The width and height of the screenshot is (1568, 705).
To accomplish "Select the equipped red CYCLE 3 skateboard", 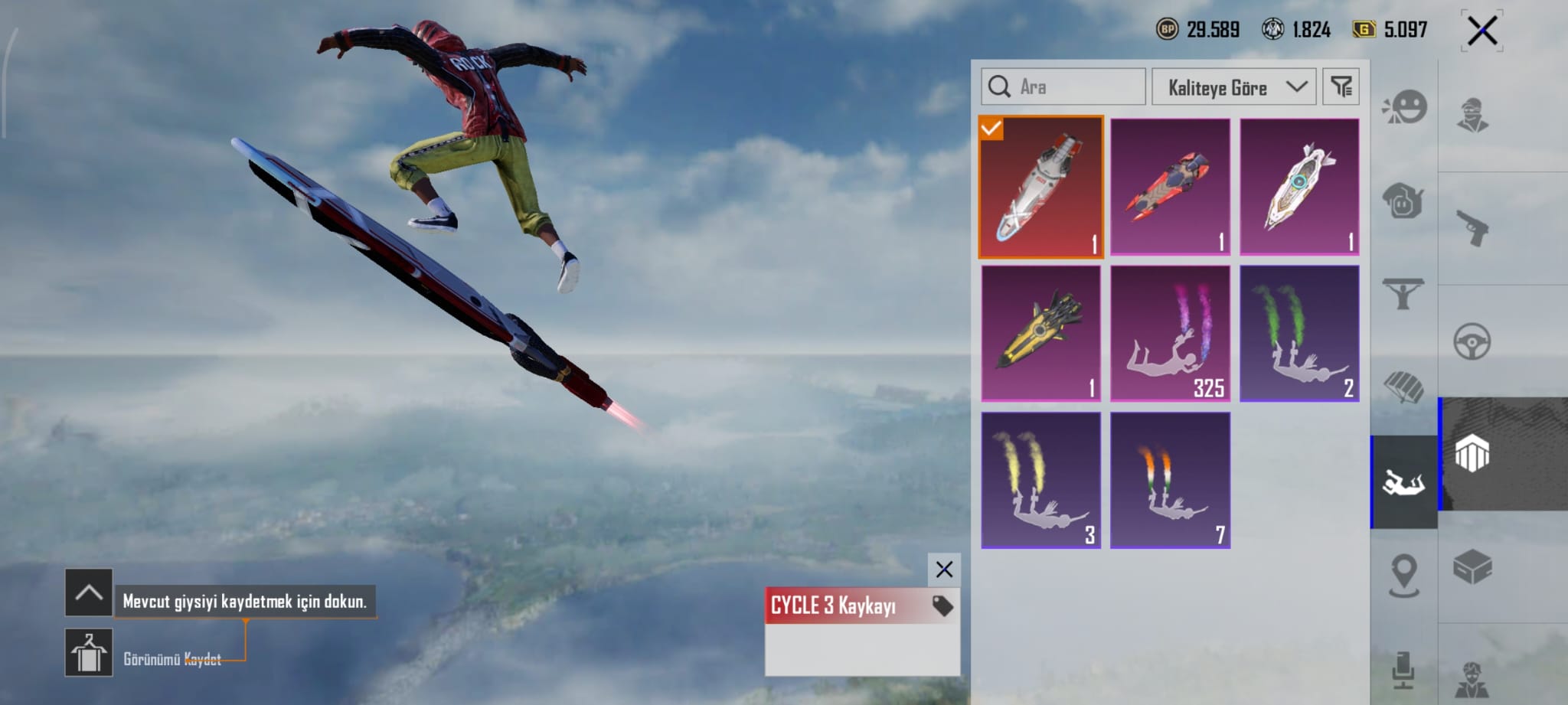I will coord(1040,187).
